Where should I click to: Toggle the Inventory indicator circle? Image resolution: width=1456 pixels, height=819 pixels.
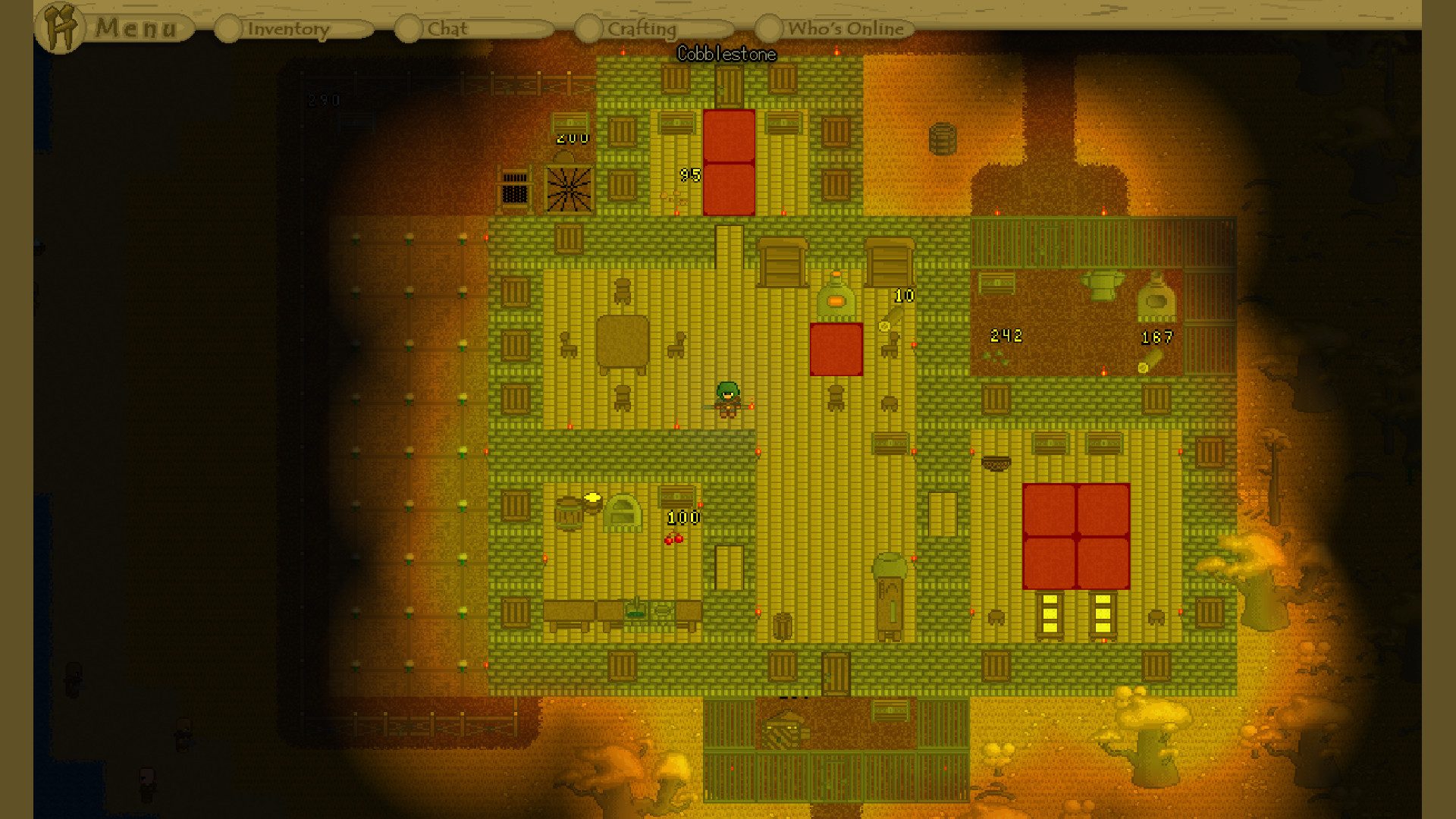click(x=227, y=27)
